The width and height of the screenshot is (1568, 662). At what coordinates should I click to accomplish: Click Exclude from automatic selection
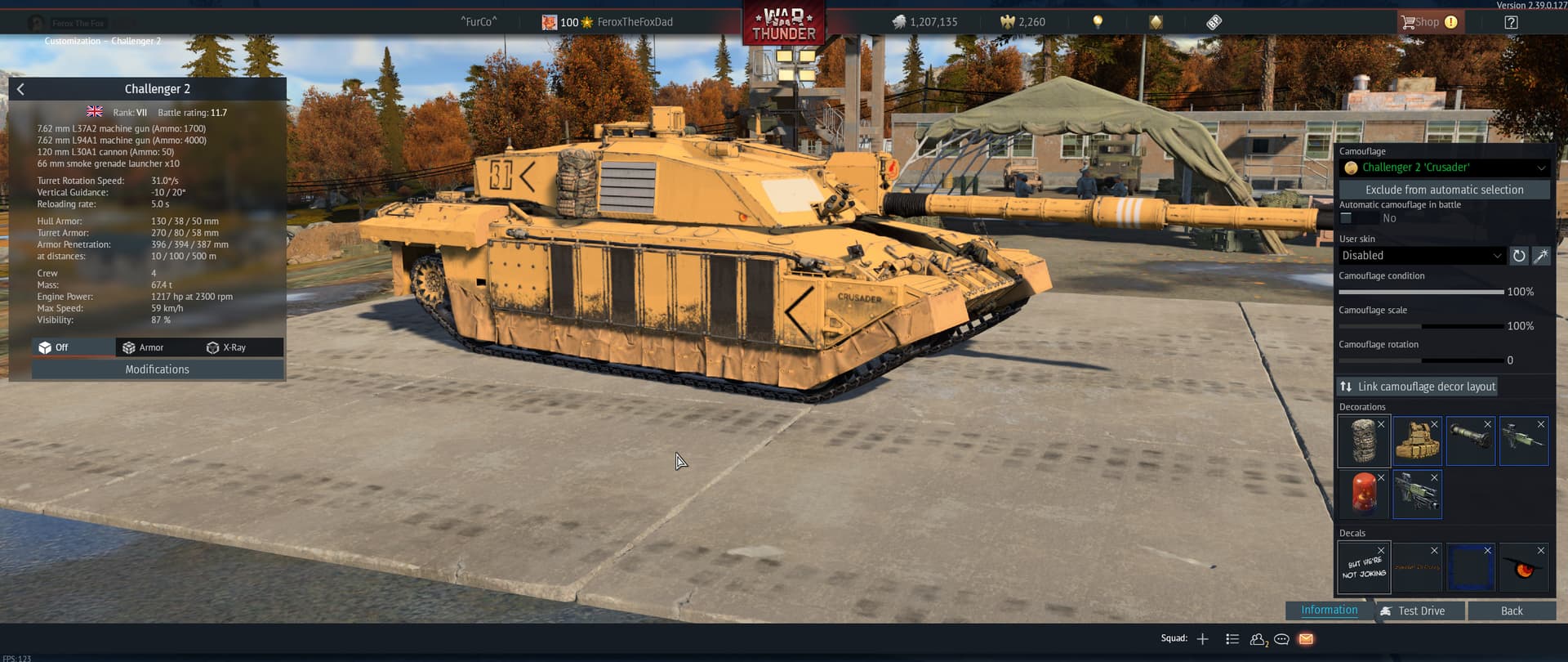pyautogui.click(x=1445, y=189)
